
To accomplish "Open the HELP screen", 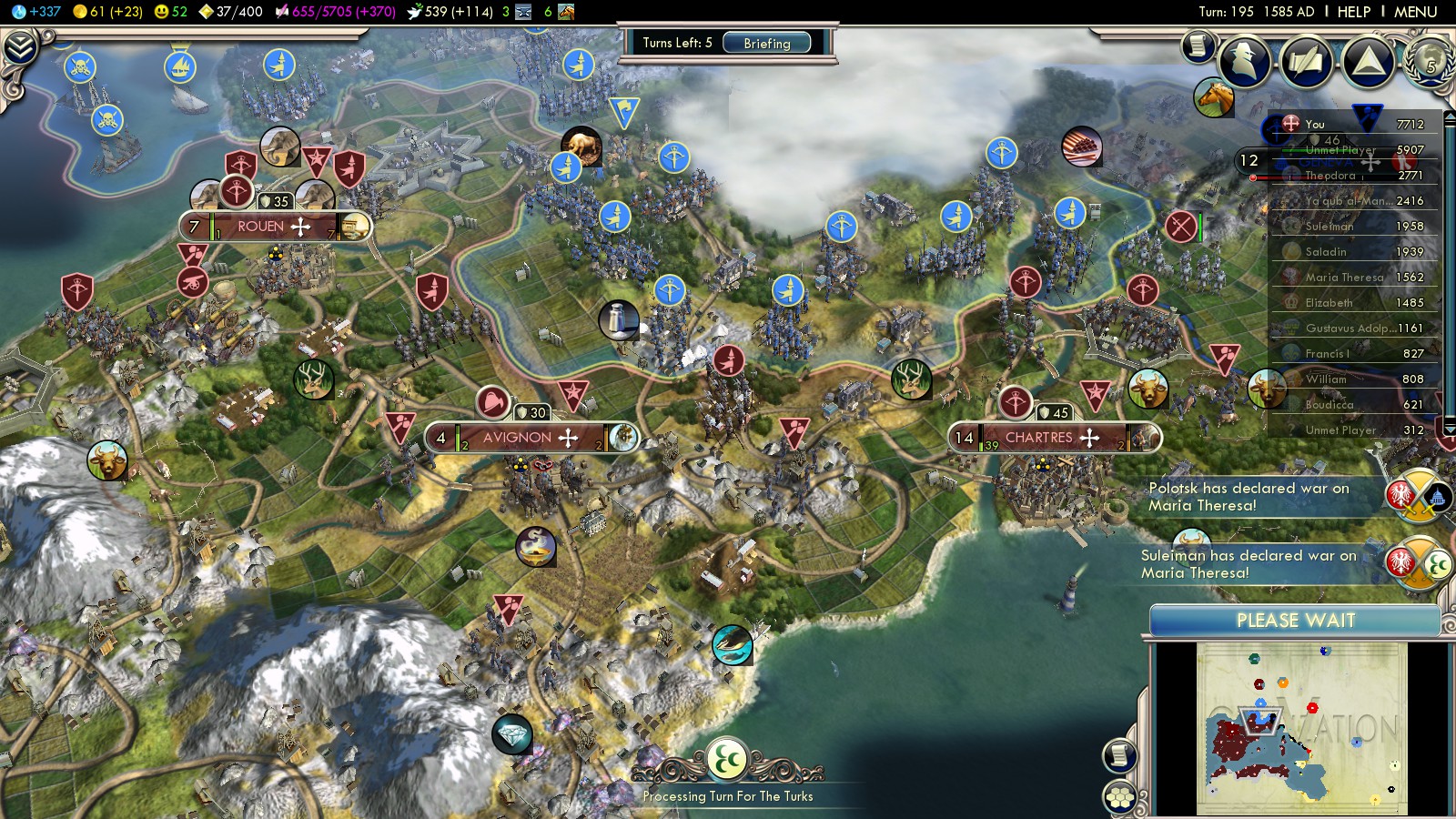I will [x=1353, y=12].
